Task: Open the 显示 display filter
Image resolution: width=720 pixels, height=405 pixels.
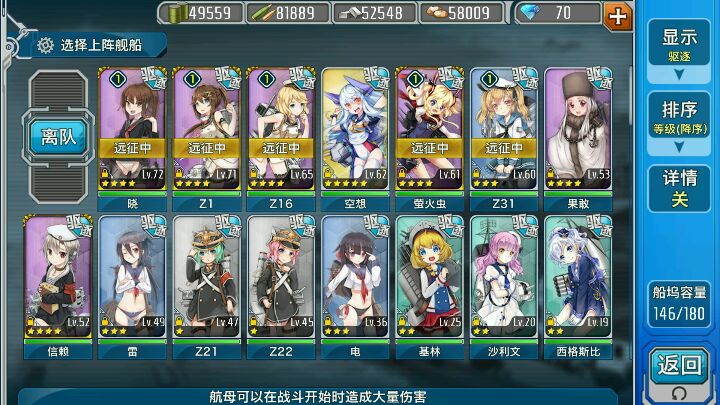Action: (x=679, y=44)
